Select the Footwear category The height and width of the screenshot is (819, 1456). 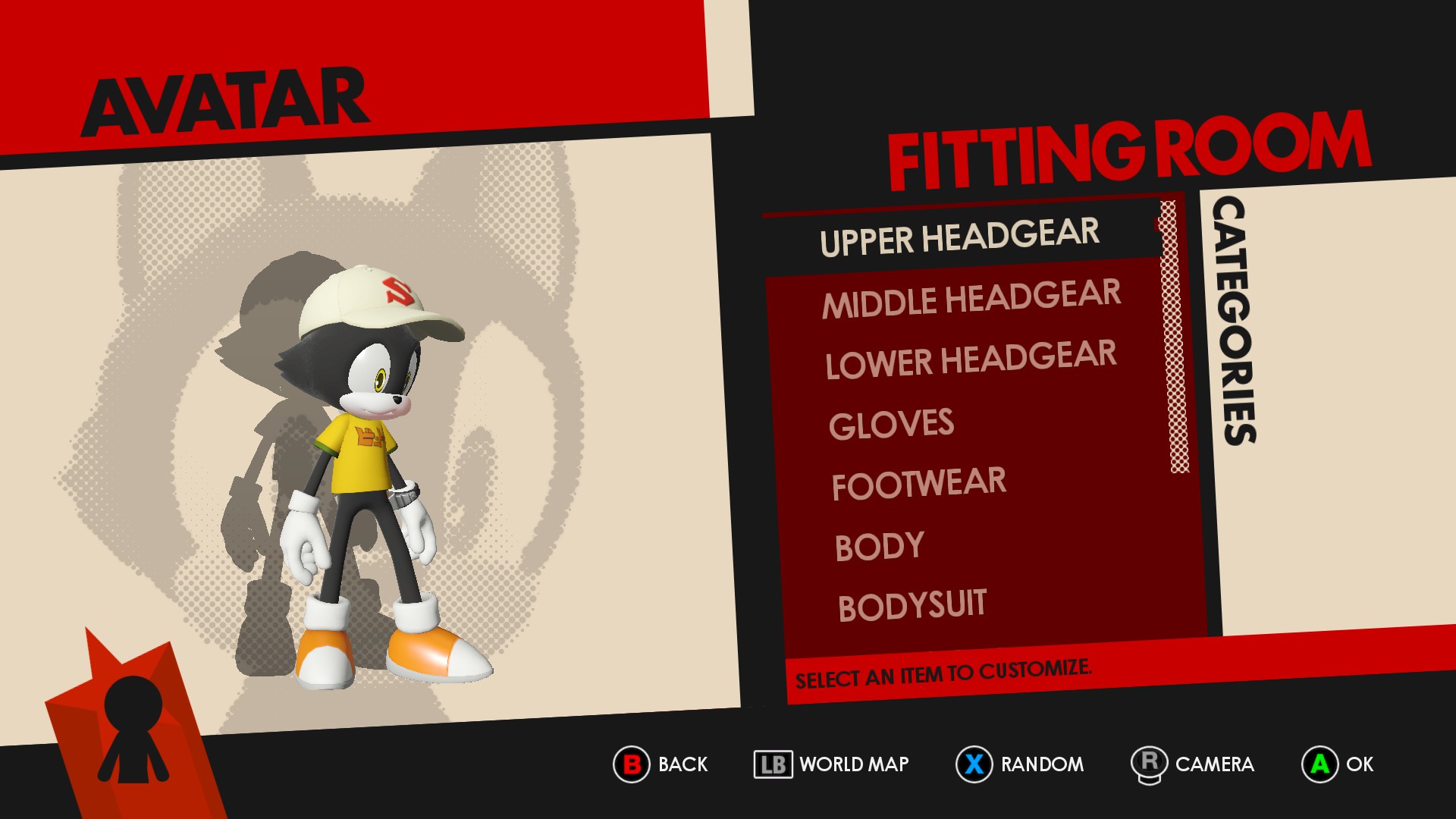click(x=918, y=484)
